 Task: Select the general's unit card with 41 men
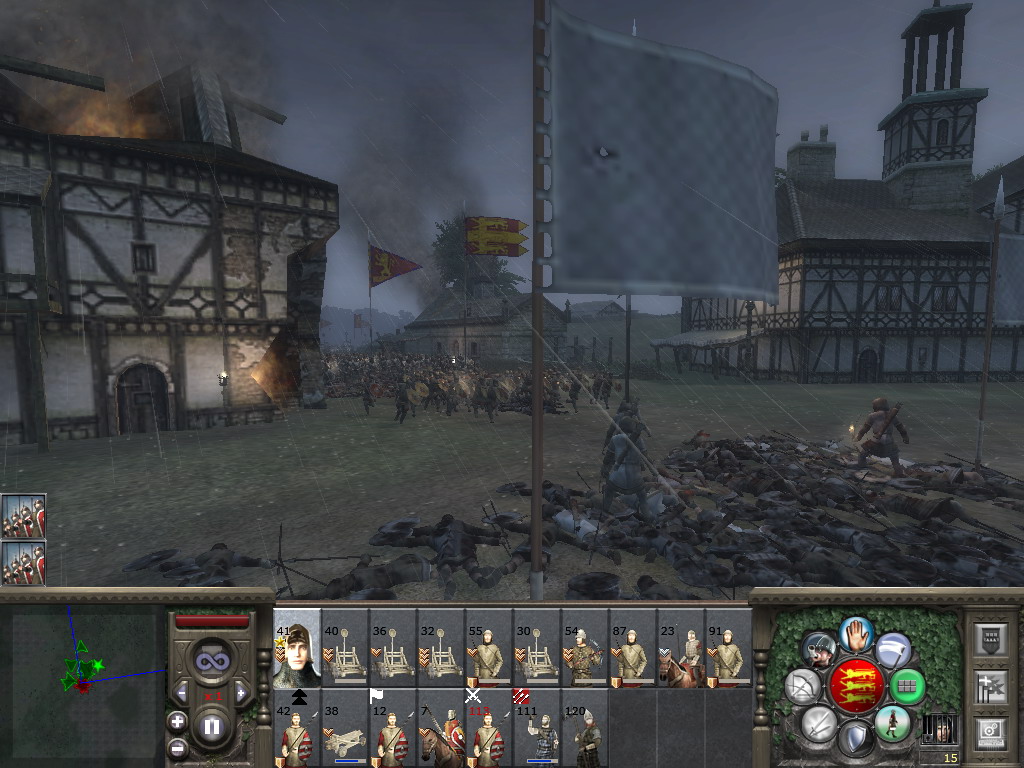pyautogui.click(x=297, y=647)
